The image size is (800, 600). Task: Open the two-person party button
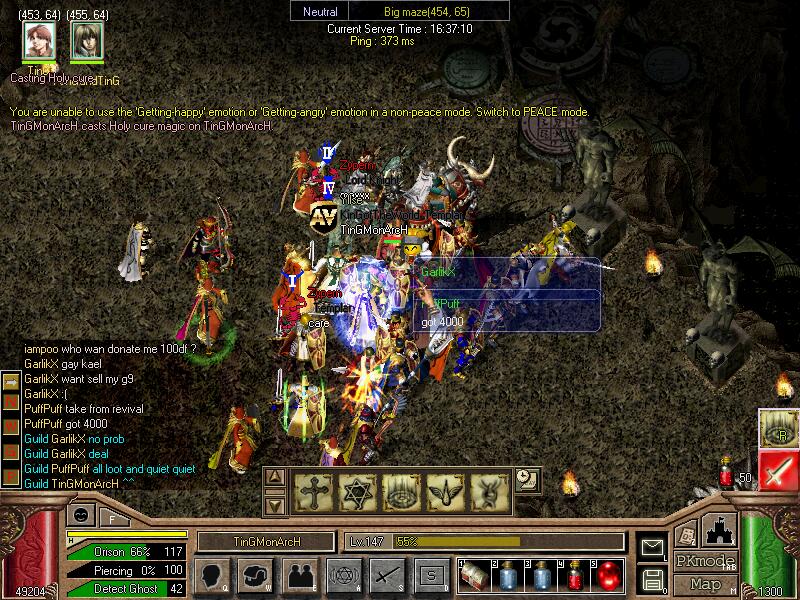pyautogui.click(x=299, y=575)
